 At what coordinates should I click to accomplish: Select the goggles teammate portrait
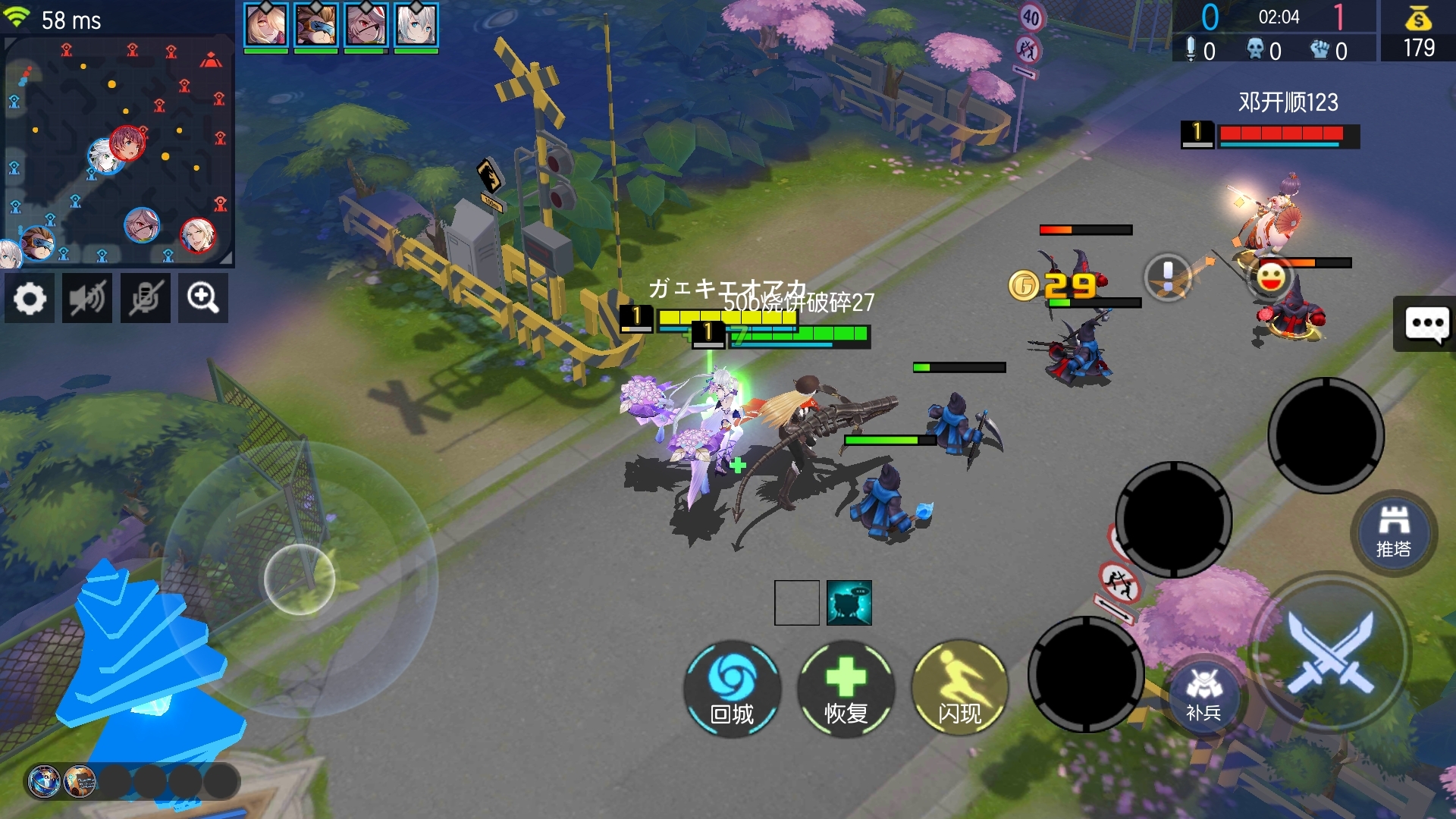point(315,26)
